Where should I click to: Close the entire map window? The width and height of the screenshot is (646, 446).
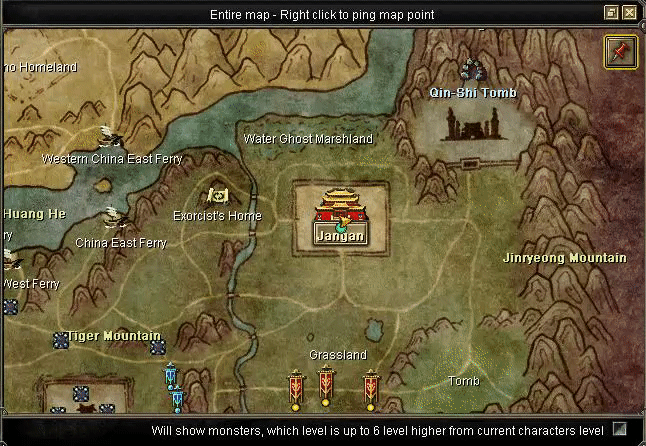(x=629, y=13)
